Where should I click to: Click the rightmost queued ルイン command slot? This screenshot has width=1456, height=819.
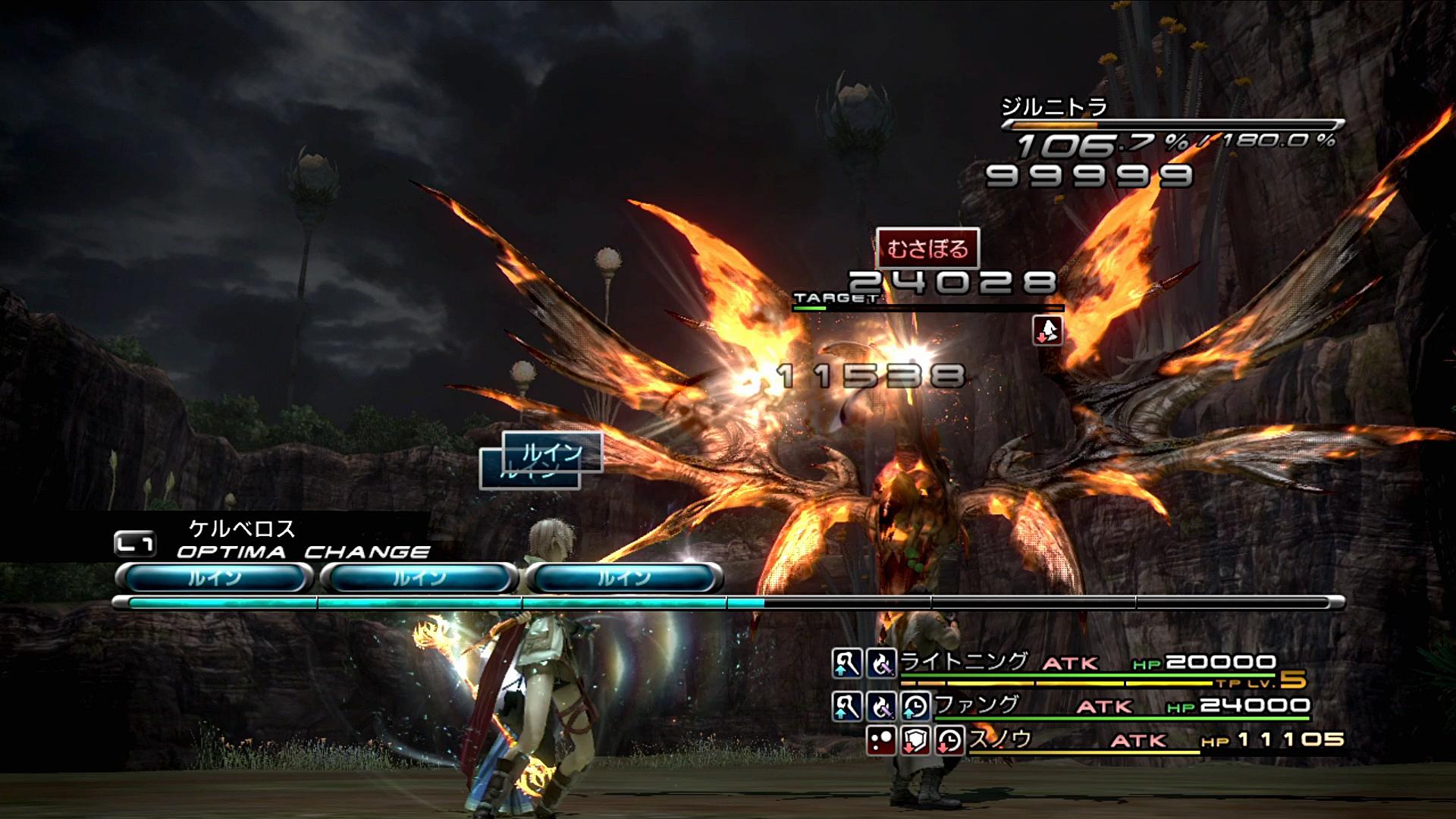pos(624,579)
